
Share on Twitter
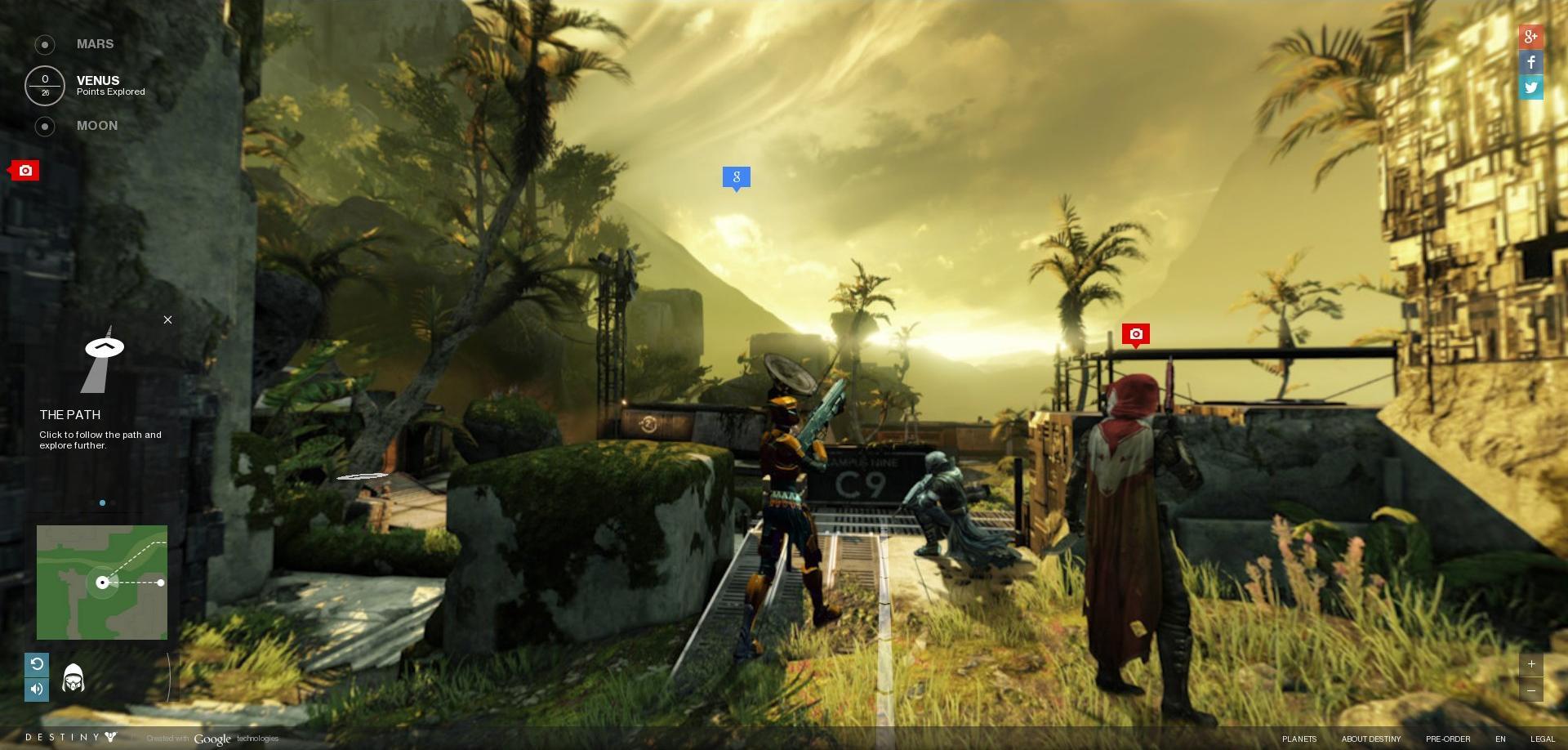[x=1530, y=87]
